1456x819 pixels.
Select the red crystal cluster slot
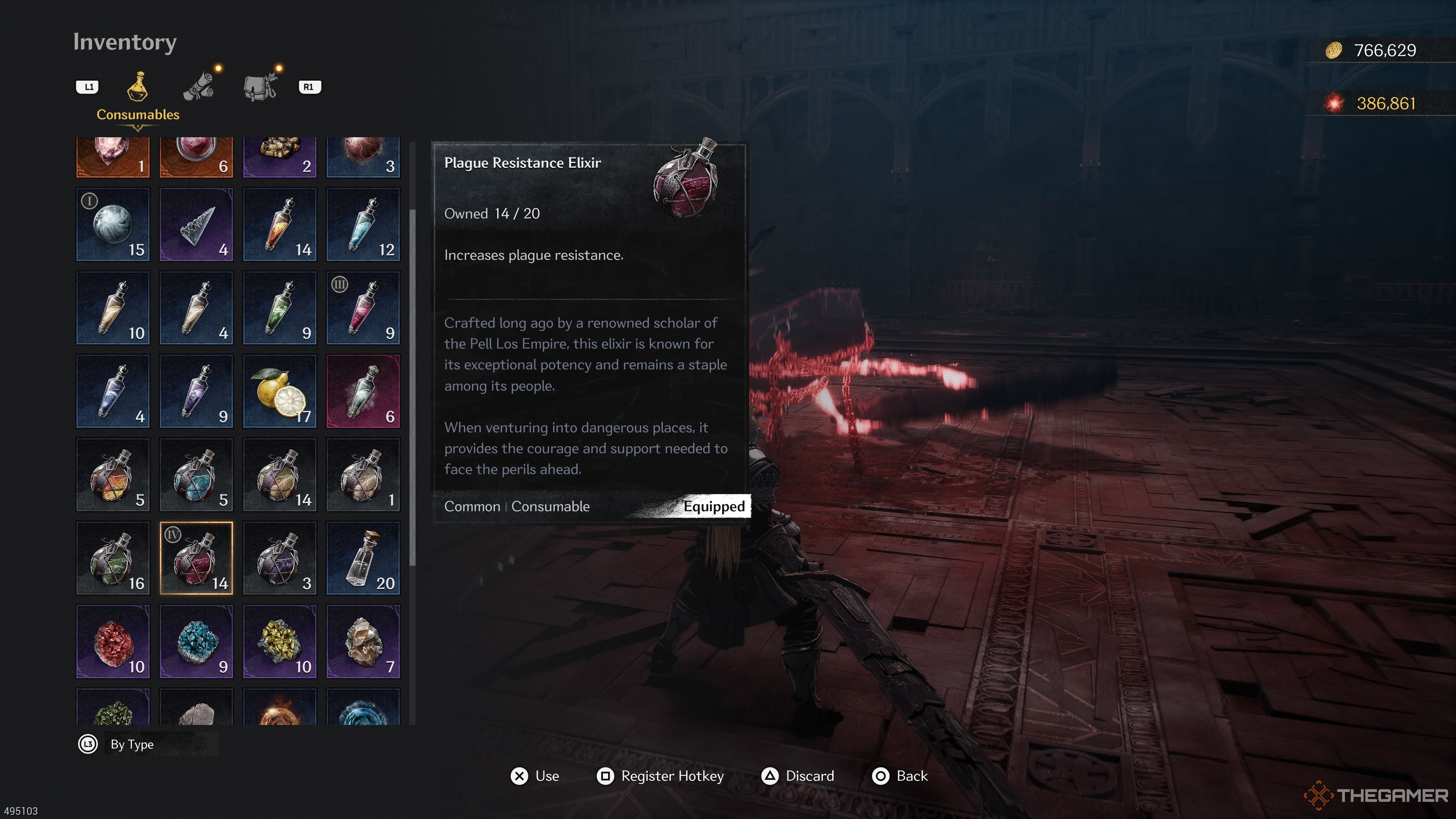(x=113, y=642)
